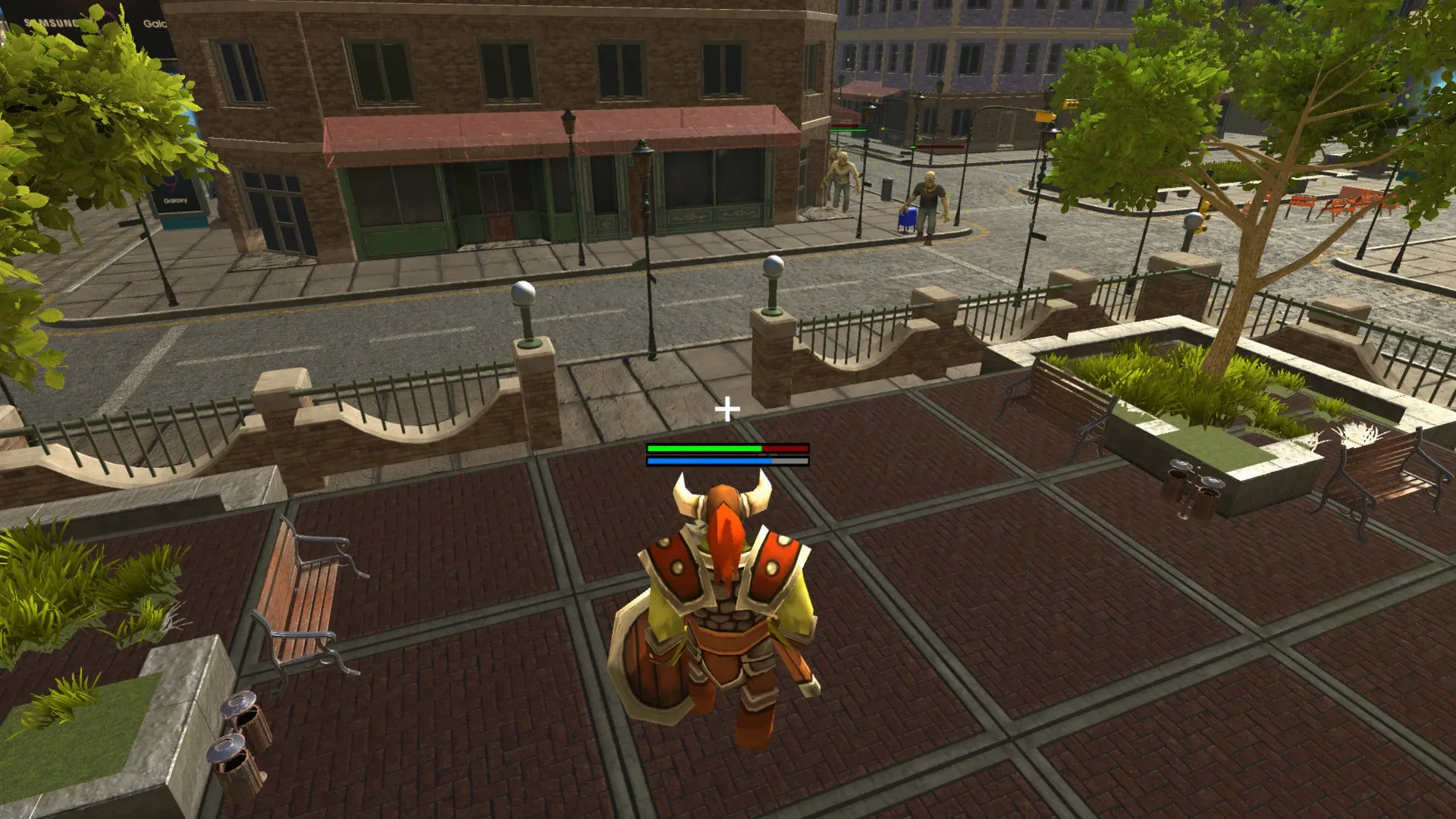Click the red awning above the shop
This screenshot has width=1456, height=819.
(531, 133)
